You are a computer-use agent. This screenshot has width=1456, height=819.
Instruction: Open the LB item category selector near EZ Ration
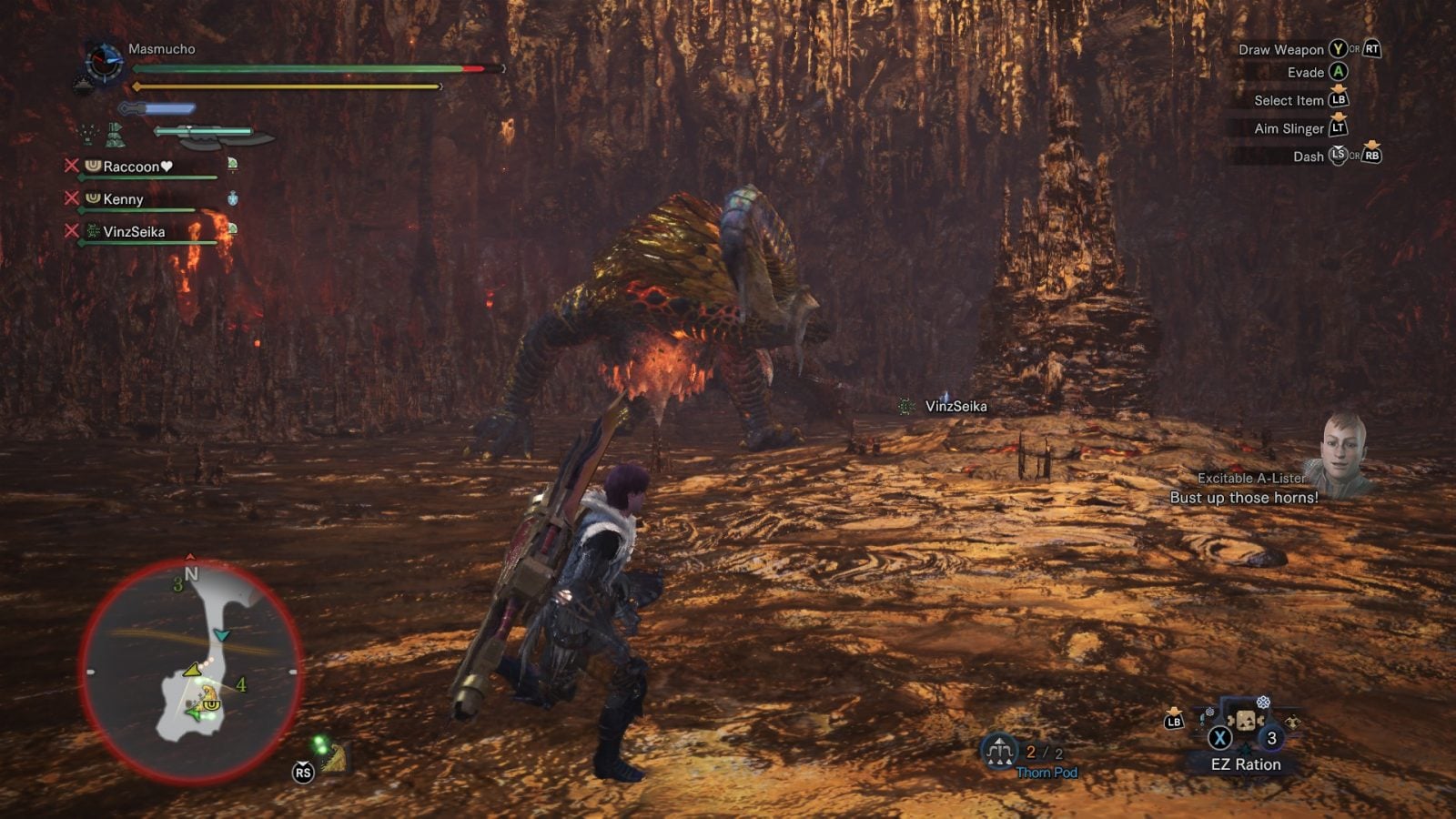point(1174,719)
